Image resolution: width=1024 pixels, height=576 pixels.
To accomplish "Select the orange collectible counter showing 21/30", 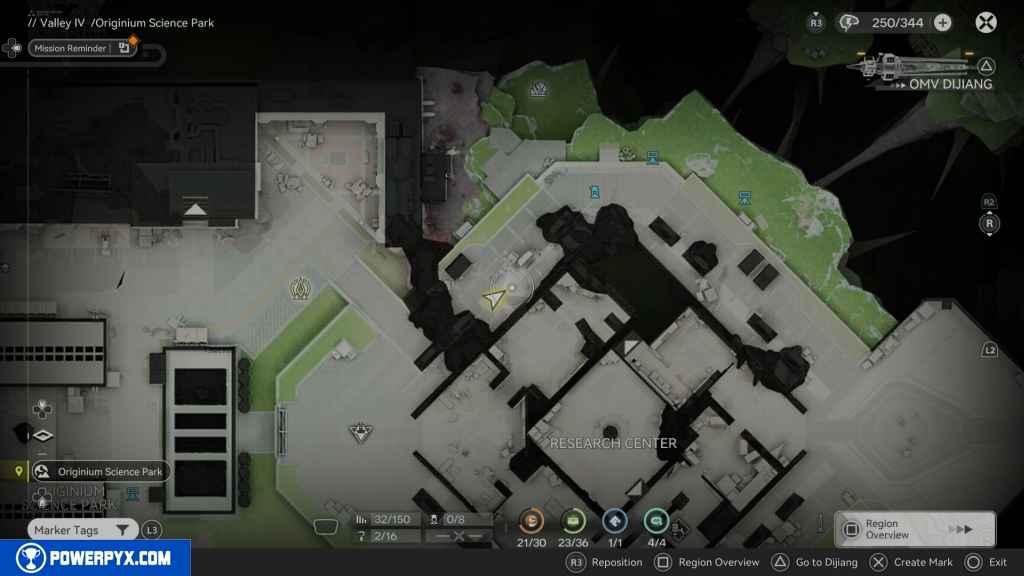I will [533, 520].
